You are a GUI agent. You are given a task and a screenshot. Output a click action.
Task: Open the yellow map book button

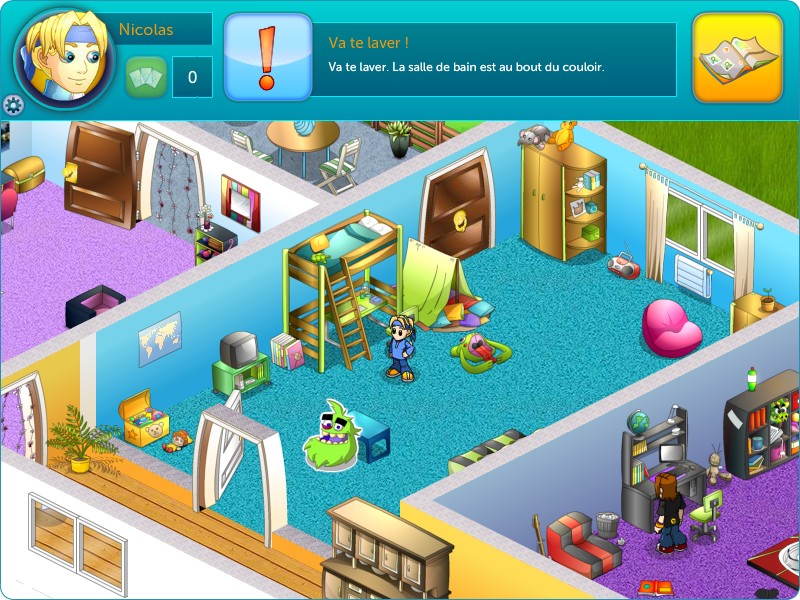(x=737, y=58)
